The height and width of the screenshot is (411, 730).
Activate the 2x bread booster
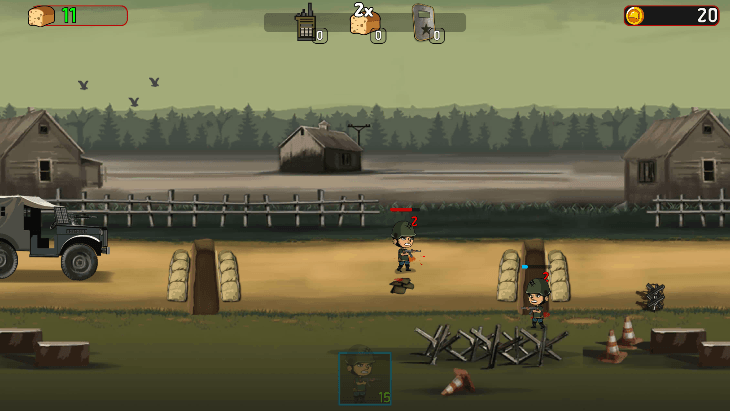point(364,23)
